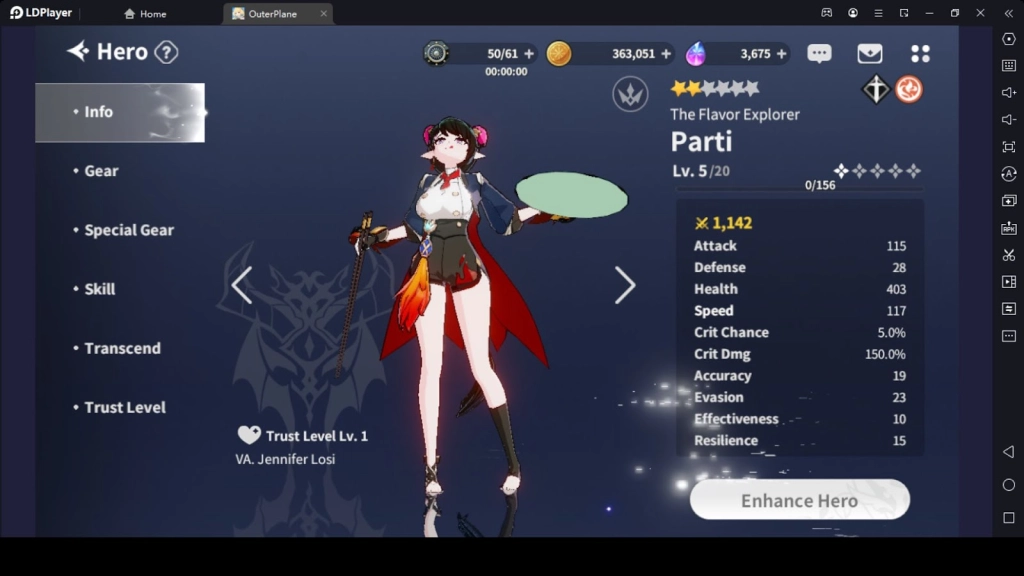Buy ether crystals with the plus button
This screenshot has width=1024, height=576.
coord(781,54)
